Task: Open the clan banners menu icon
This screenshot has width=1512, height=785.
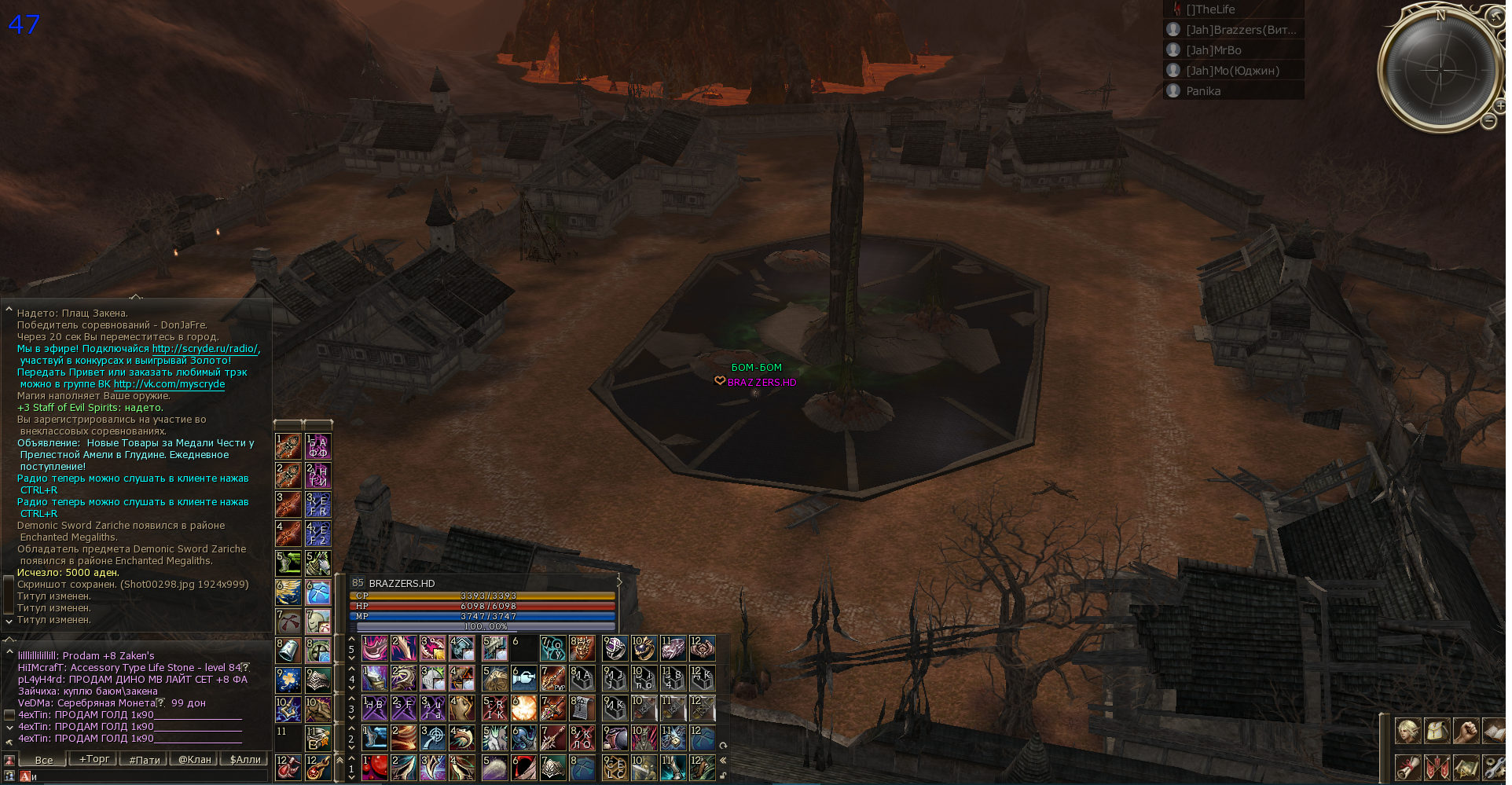Action: coord(1437,766)
